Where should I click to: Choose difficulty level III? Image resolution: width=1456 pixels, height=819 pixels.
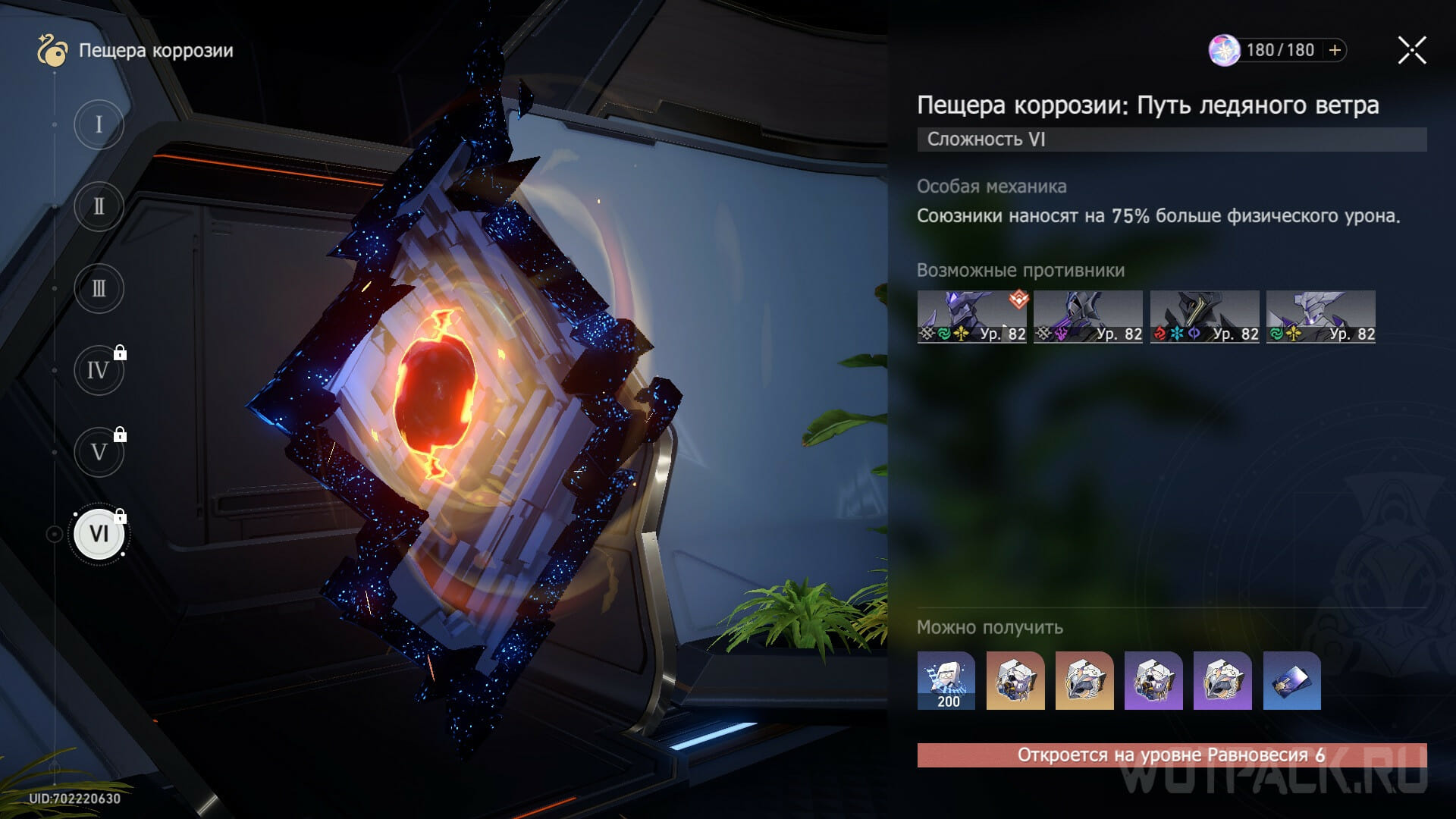pos(99,289)
